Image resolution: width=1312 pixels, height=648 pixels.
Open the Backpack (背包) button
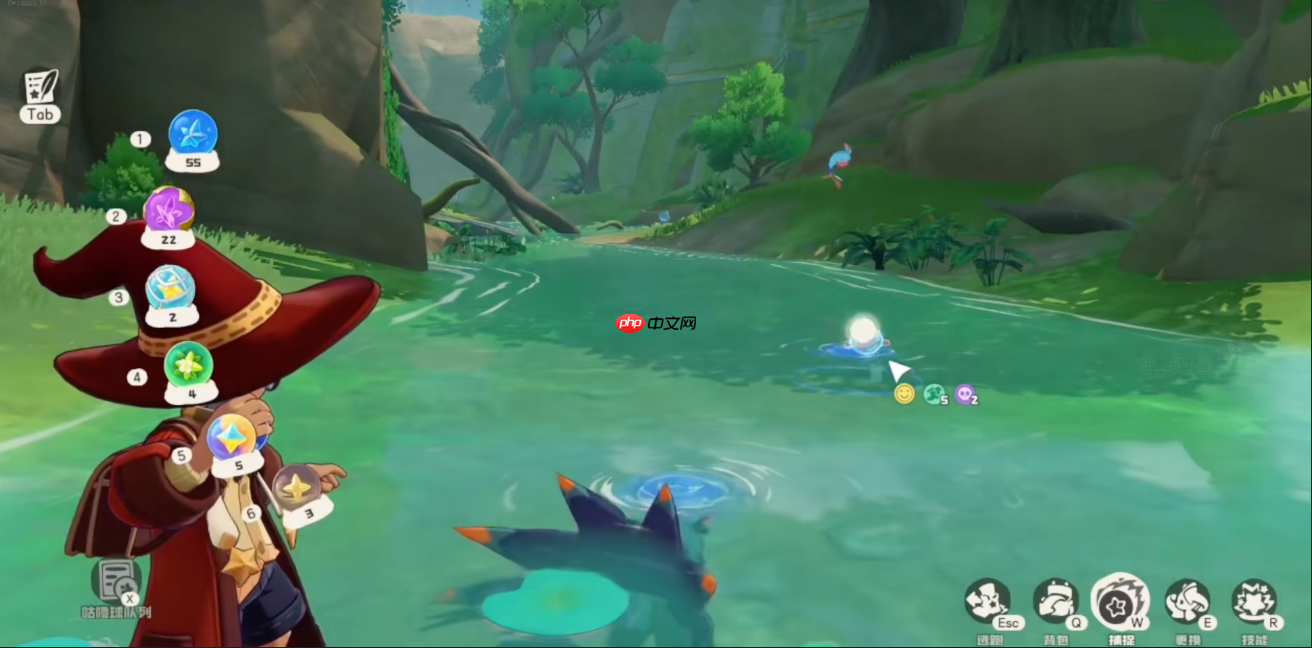tap(1054, 601)
